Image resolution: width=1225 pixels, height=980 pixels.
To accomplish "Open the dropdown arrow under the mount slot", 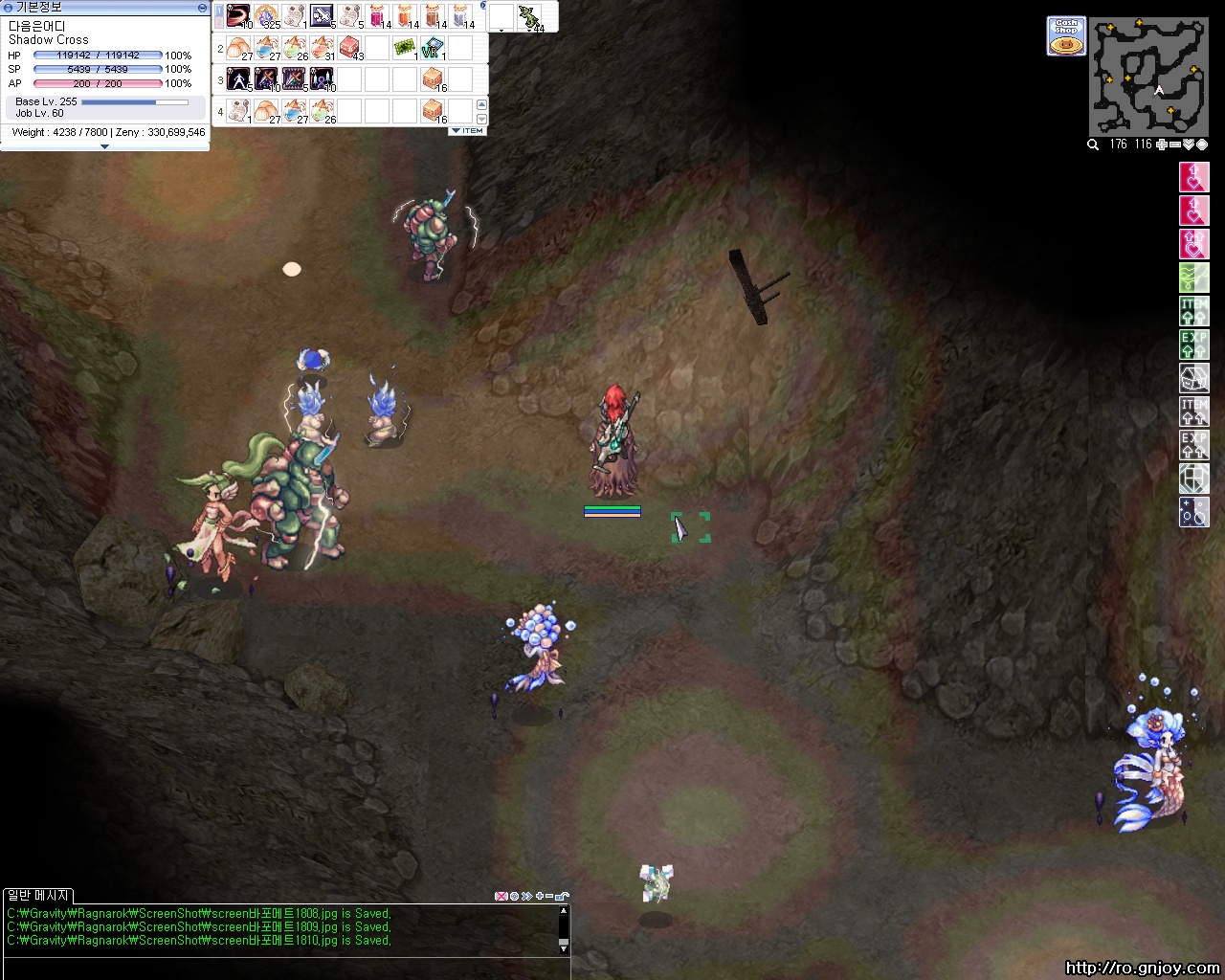I will coord(501,32).
